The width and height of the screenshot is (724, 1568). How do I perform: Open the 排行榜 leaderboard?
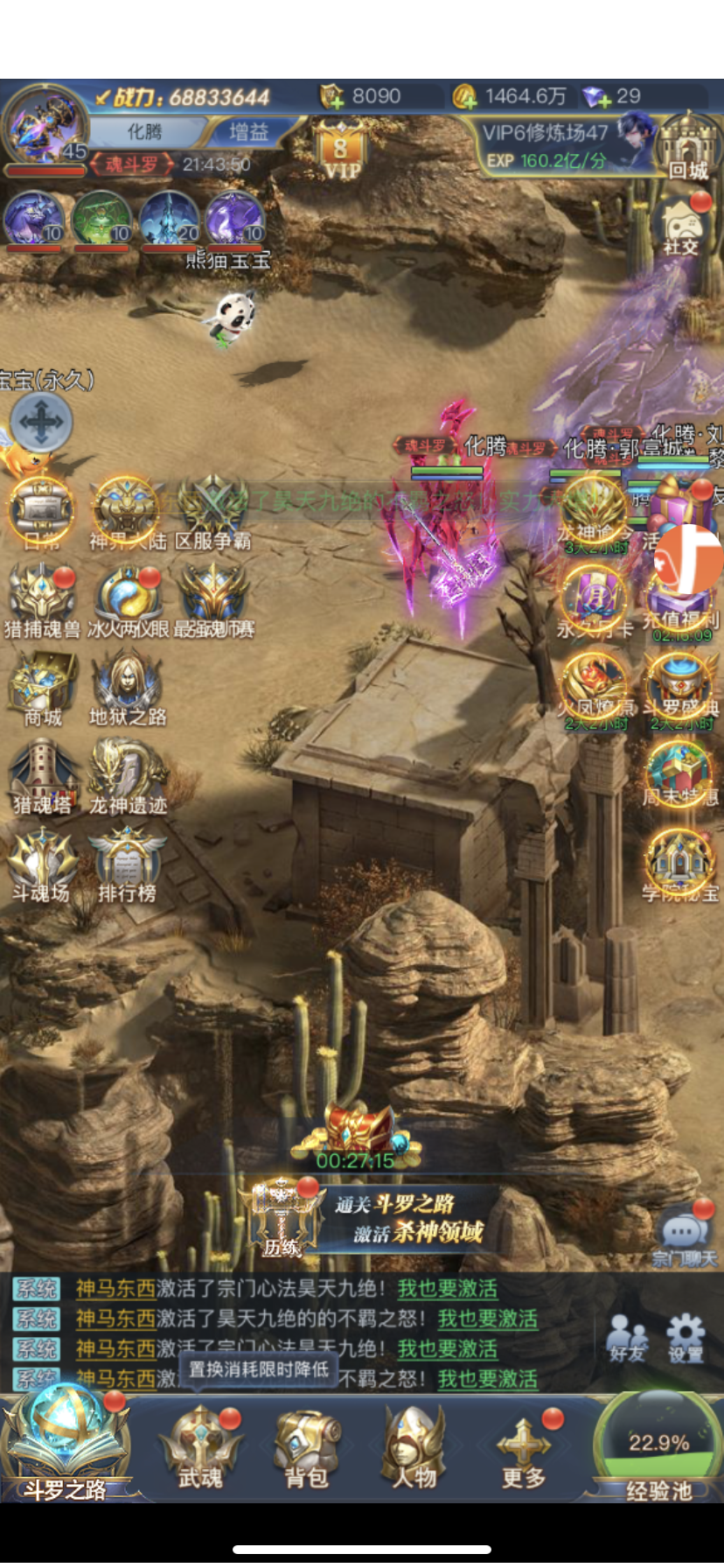point(127,864)
